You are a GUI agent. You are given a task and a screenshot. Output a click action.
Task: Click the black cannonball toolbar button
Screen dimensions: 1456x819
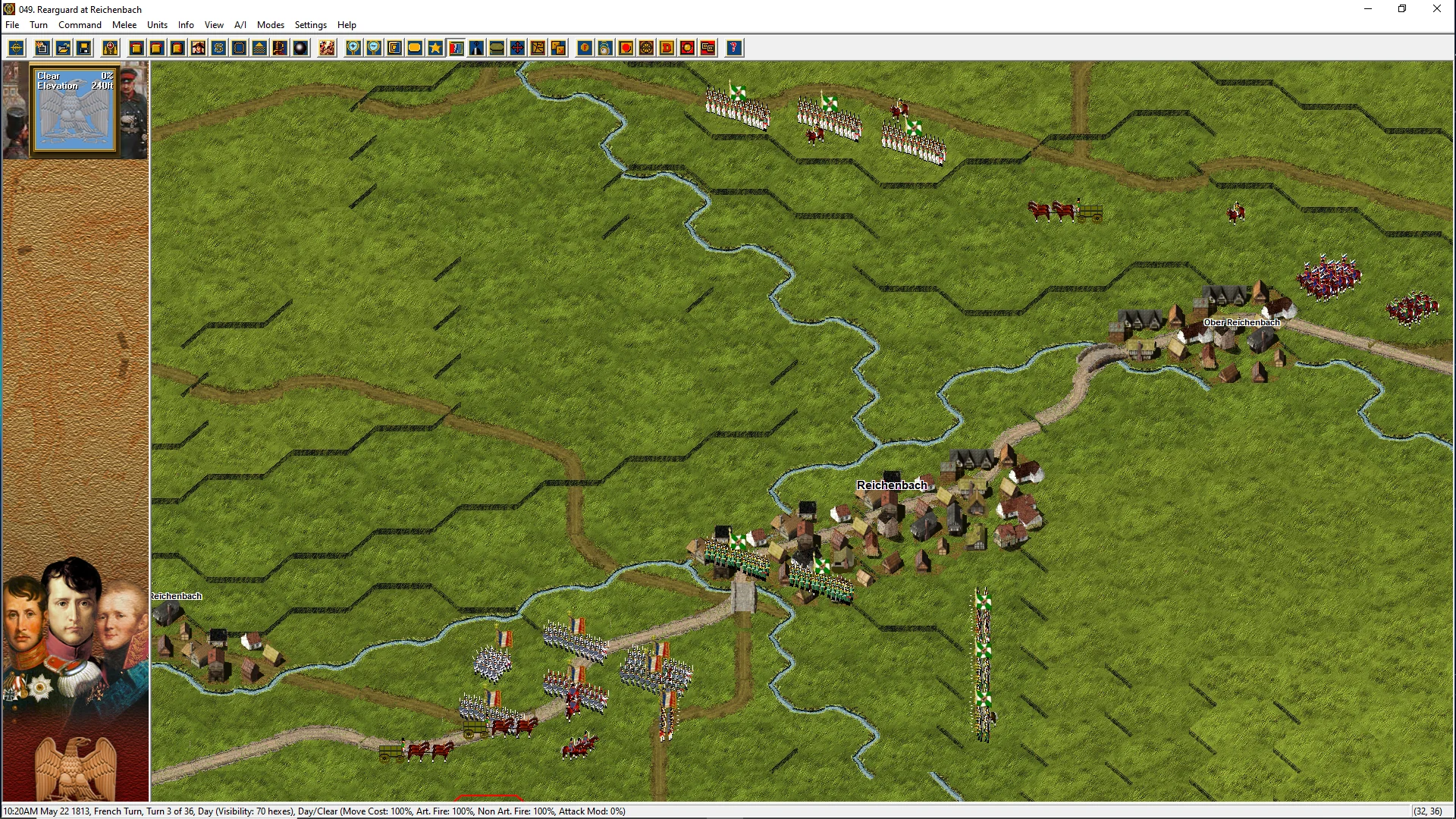point(300,49)
